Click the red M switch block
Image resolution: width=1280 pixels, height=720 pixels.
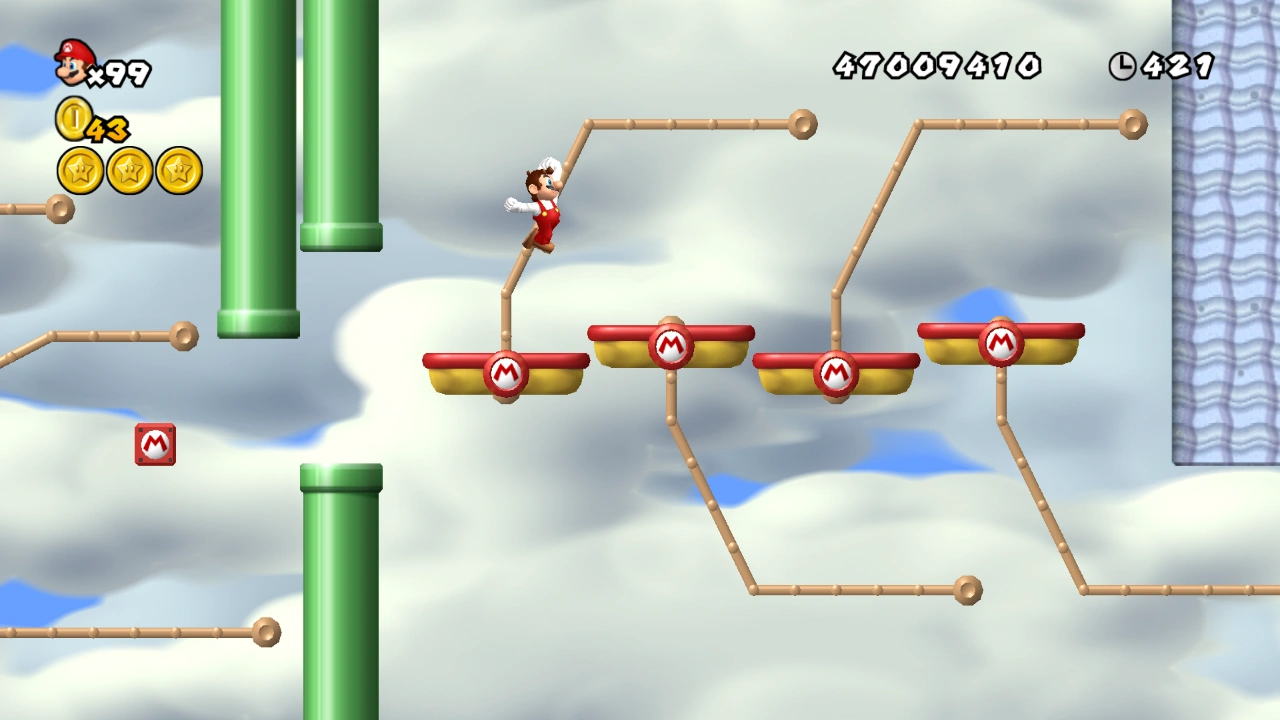click(x=155, y=444)
